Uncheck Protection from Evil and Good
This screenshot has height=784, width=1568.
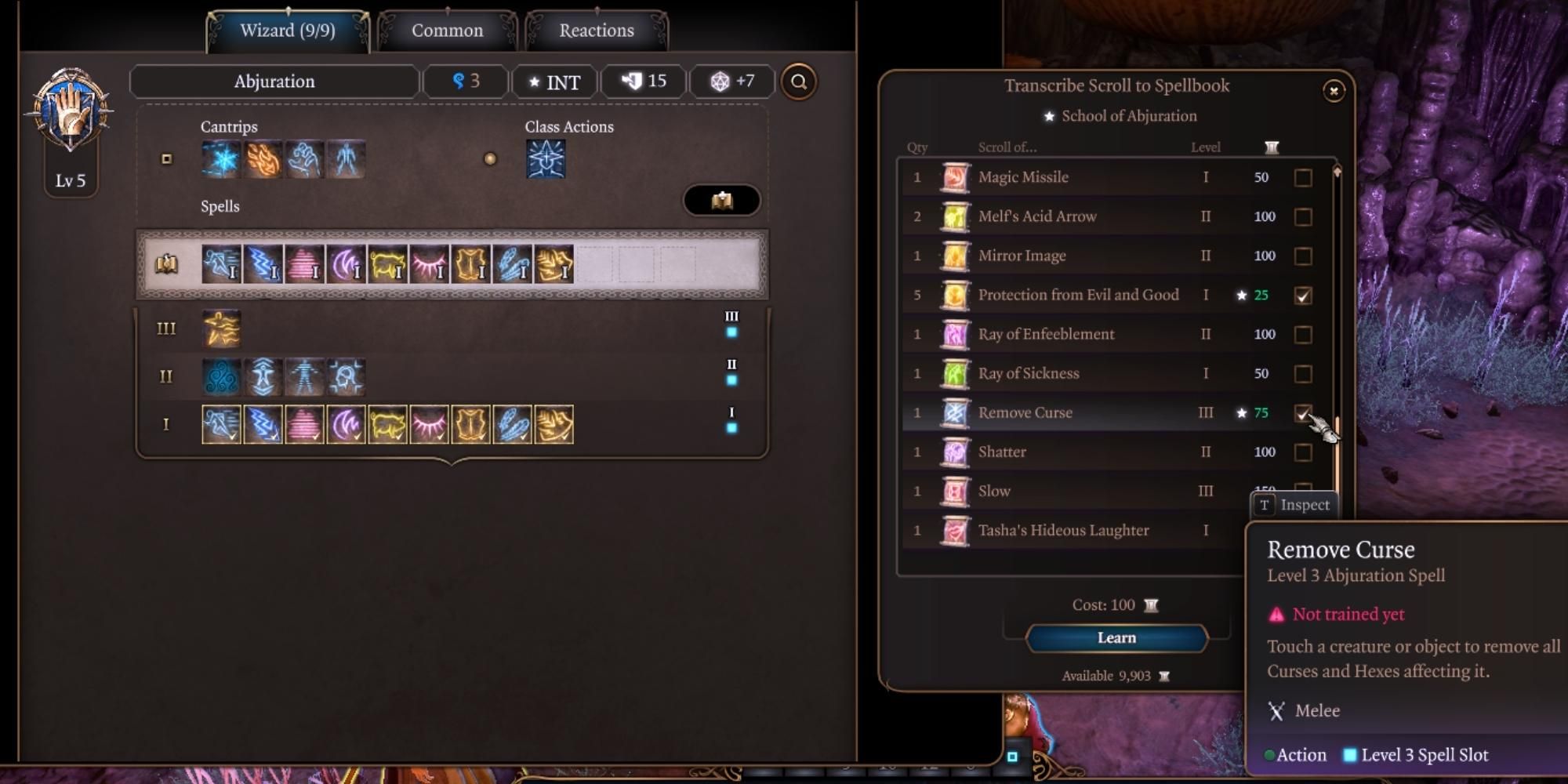click(x=1304, y=295)
